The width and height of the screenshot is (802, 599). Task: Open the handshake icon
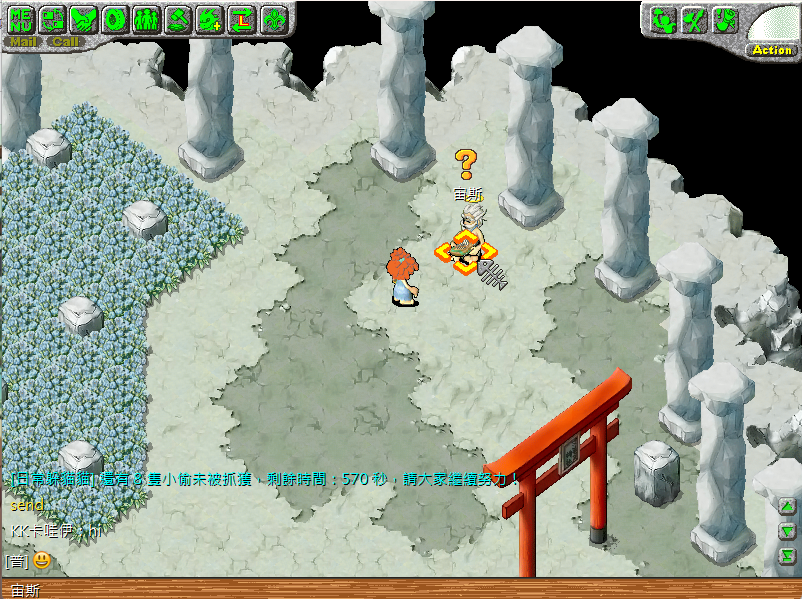pos(83,19)
